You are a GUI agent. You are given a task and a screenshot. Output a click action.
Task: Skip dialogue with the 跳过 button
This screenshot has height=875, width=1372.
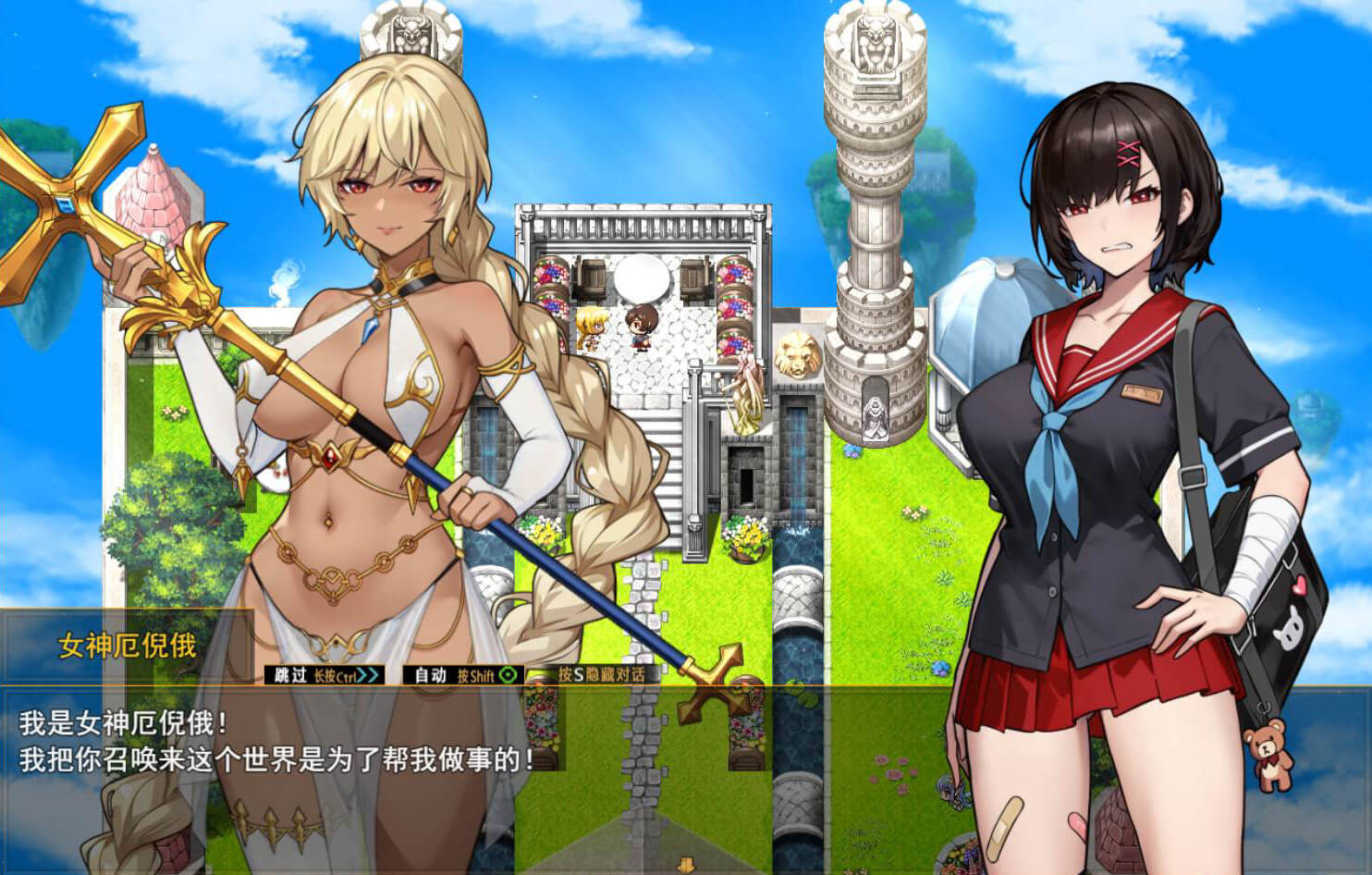click(x=323, y=675)
